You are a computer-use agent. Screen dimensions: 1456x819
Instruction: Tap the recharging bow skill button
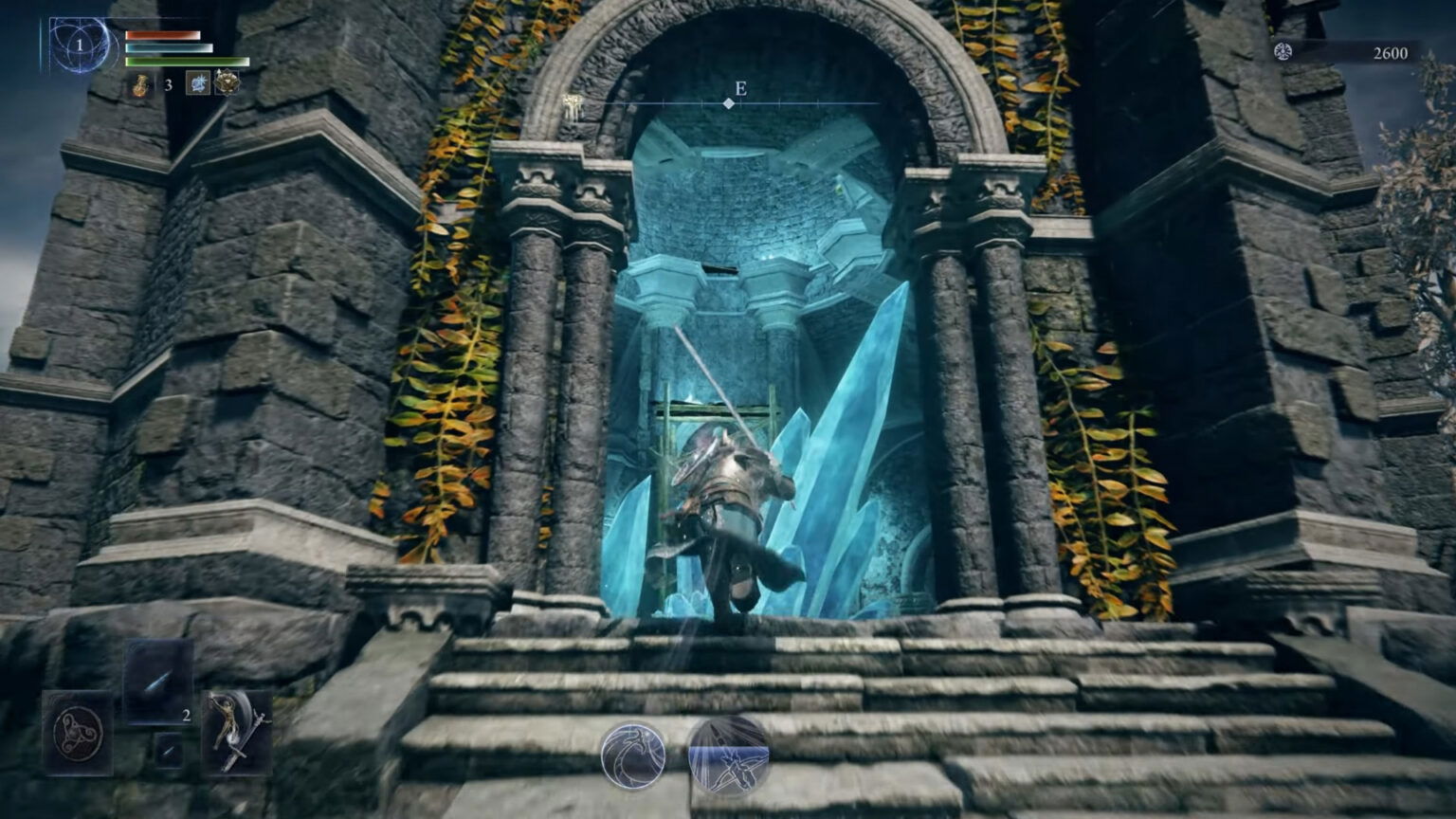click(x=729, y=758)
